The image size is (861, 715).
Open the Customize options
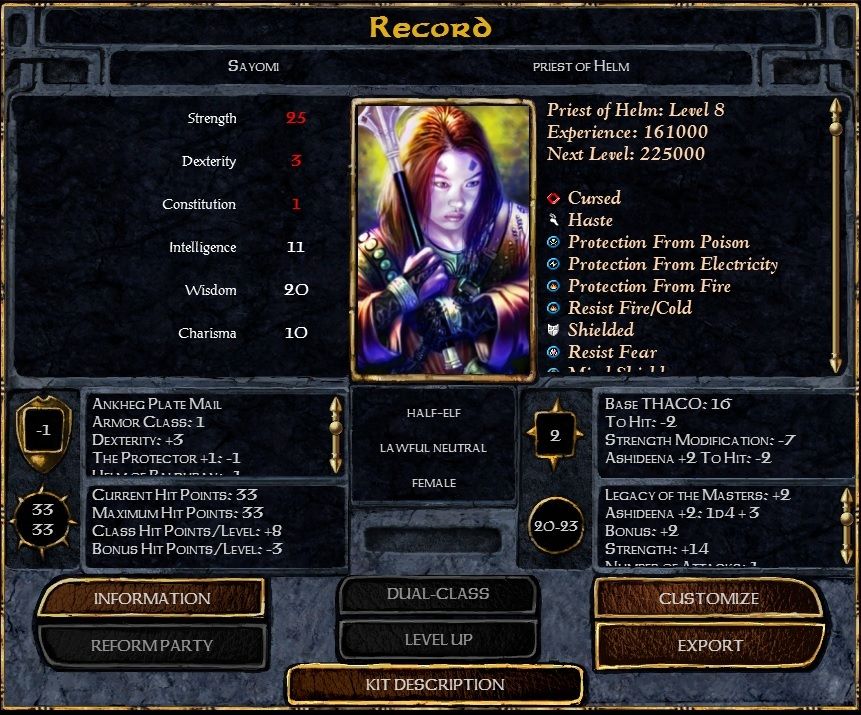point(708,598)
